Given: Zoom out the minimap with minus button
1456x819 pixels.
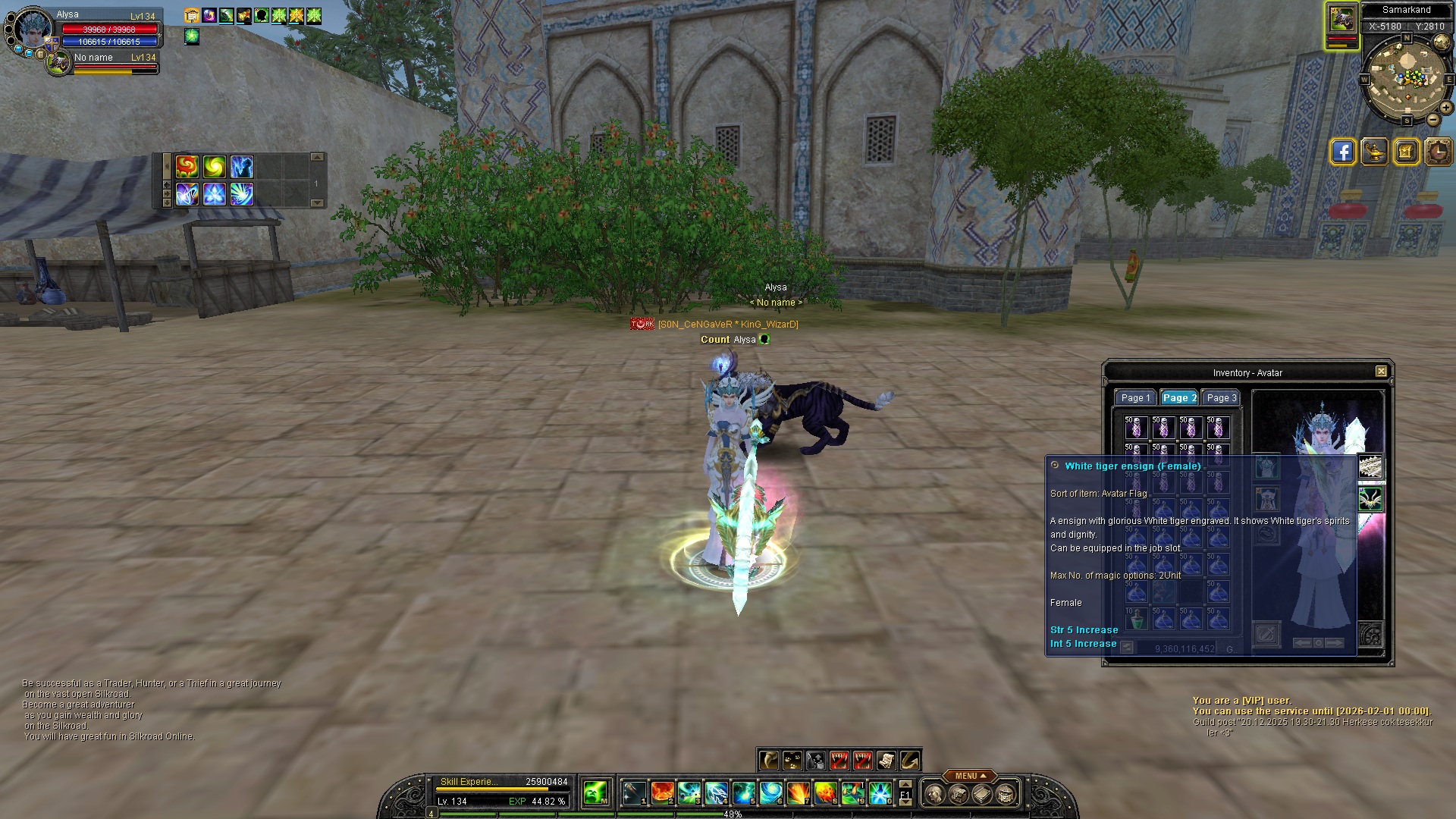Looking at the screenshot, I should click(x=1432, y=120).
